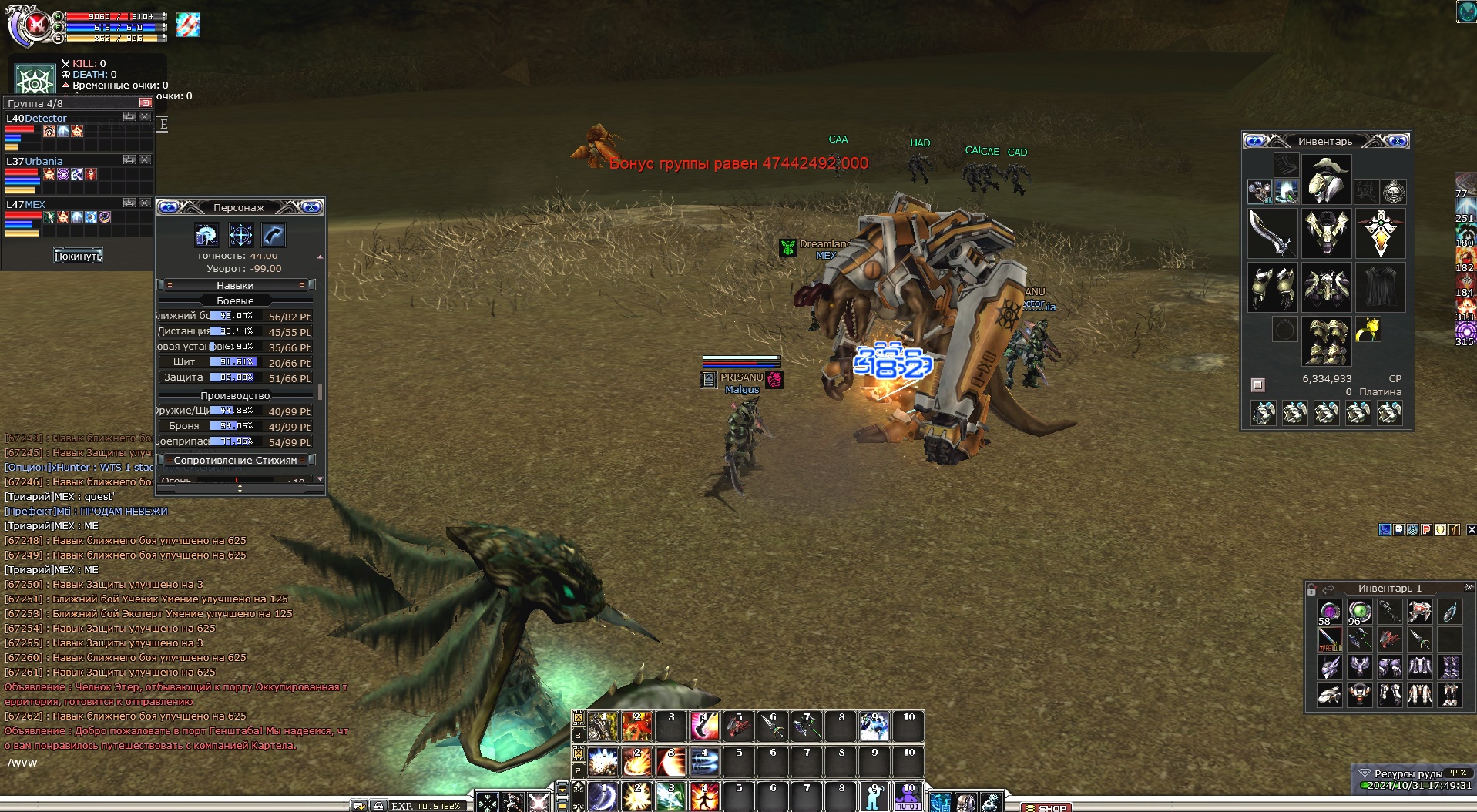Close the Персонаж character window
Screen dimensions: 1477x812
coord(311,207)
